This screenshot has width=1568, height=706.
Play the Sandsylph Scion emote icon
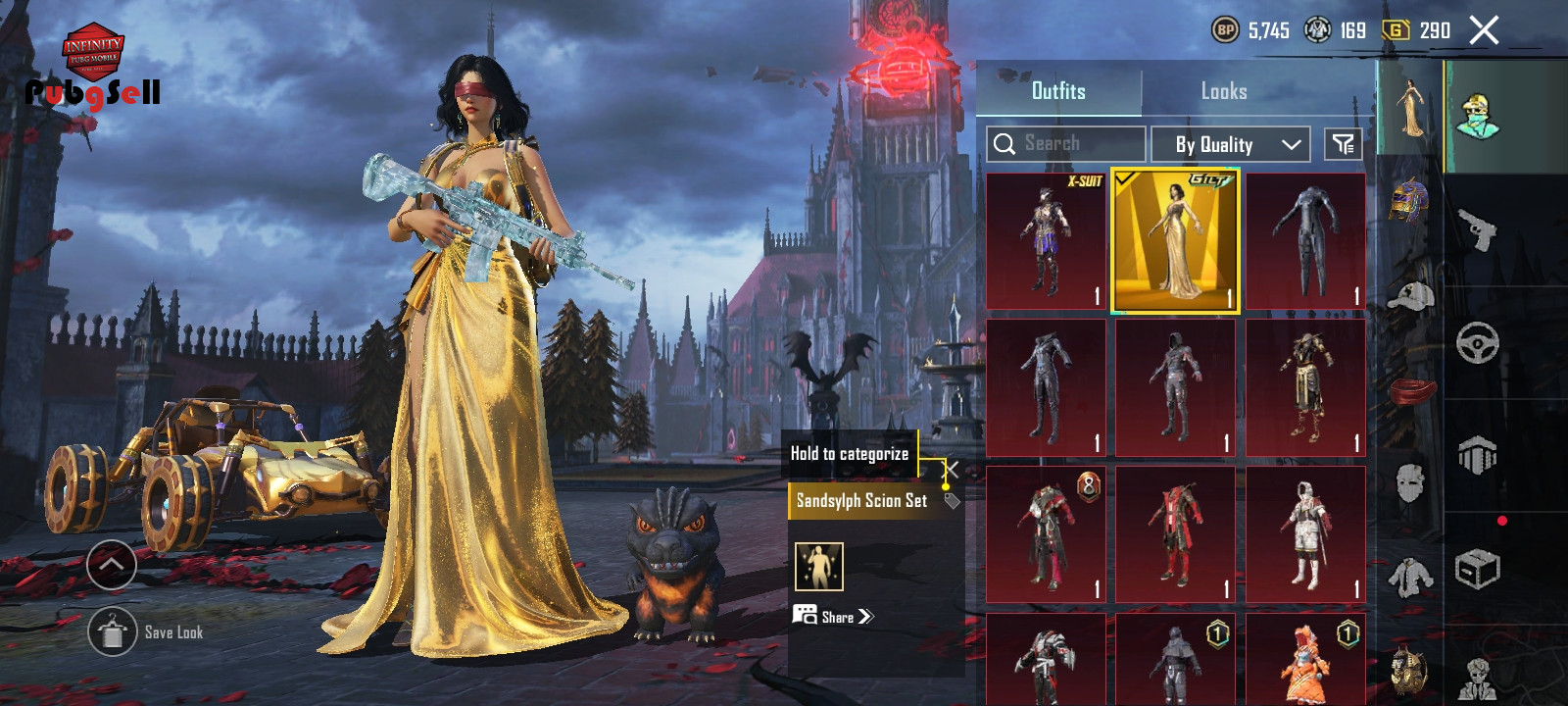[818, 567]
